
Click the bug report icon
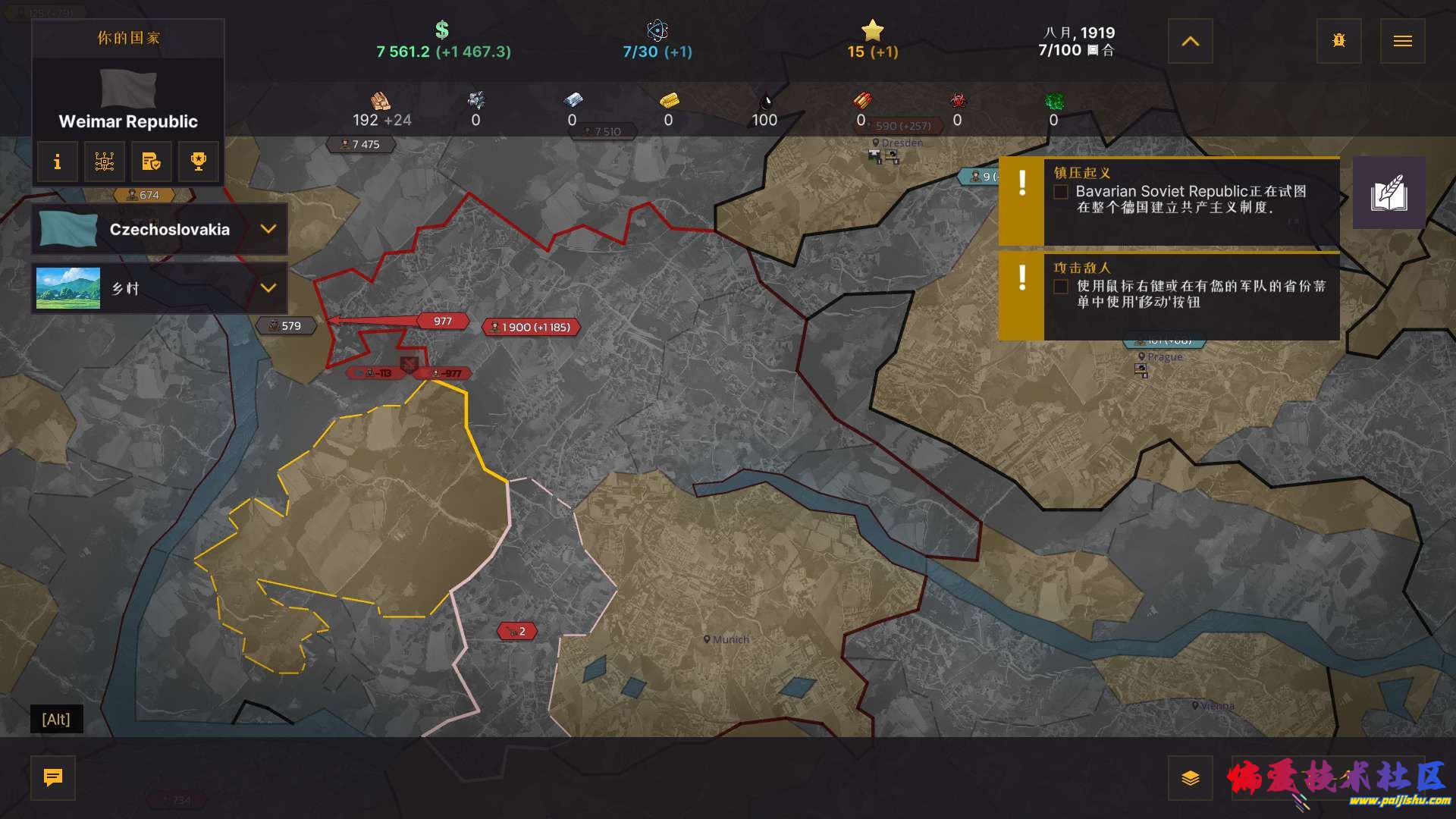click(x=1338, y=41)
